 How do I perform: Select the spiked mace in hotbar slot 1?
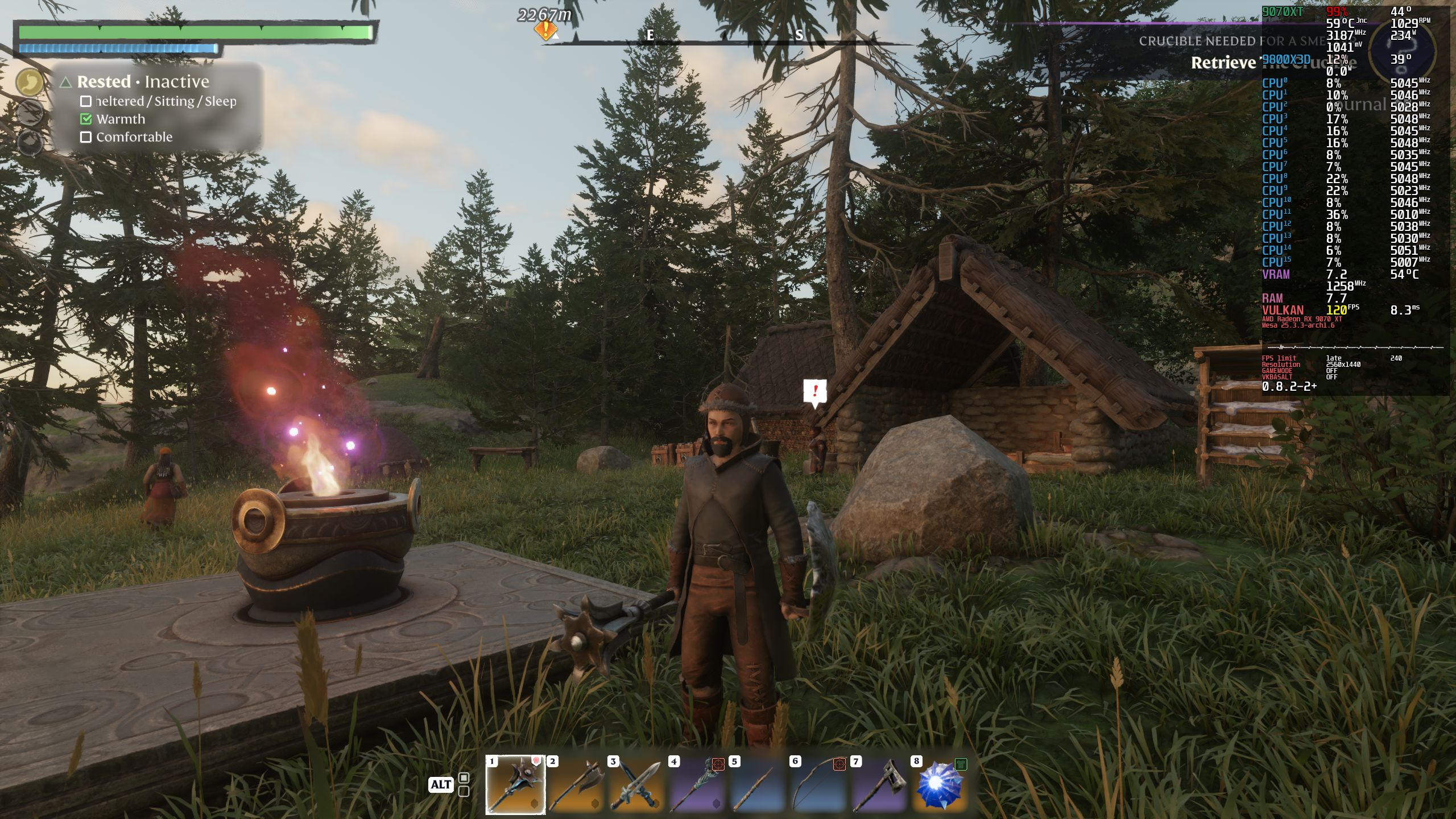515,785
